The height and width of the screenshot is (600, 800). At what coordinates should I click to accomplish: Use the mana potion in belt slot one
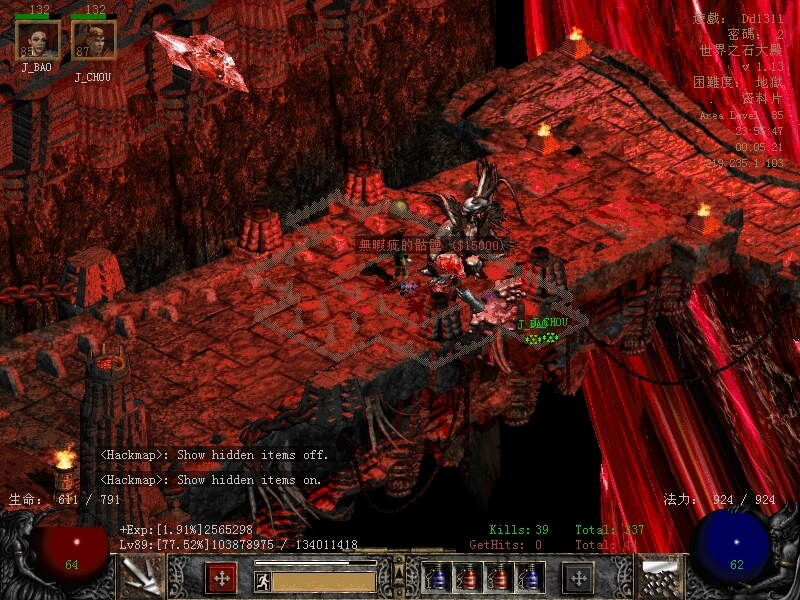coord(437,579)
